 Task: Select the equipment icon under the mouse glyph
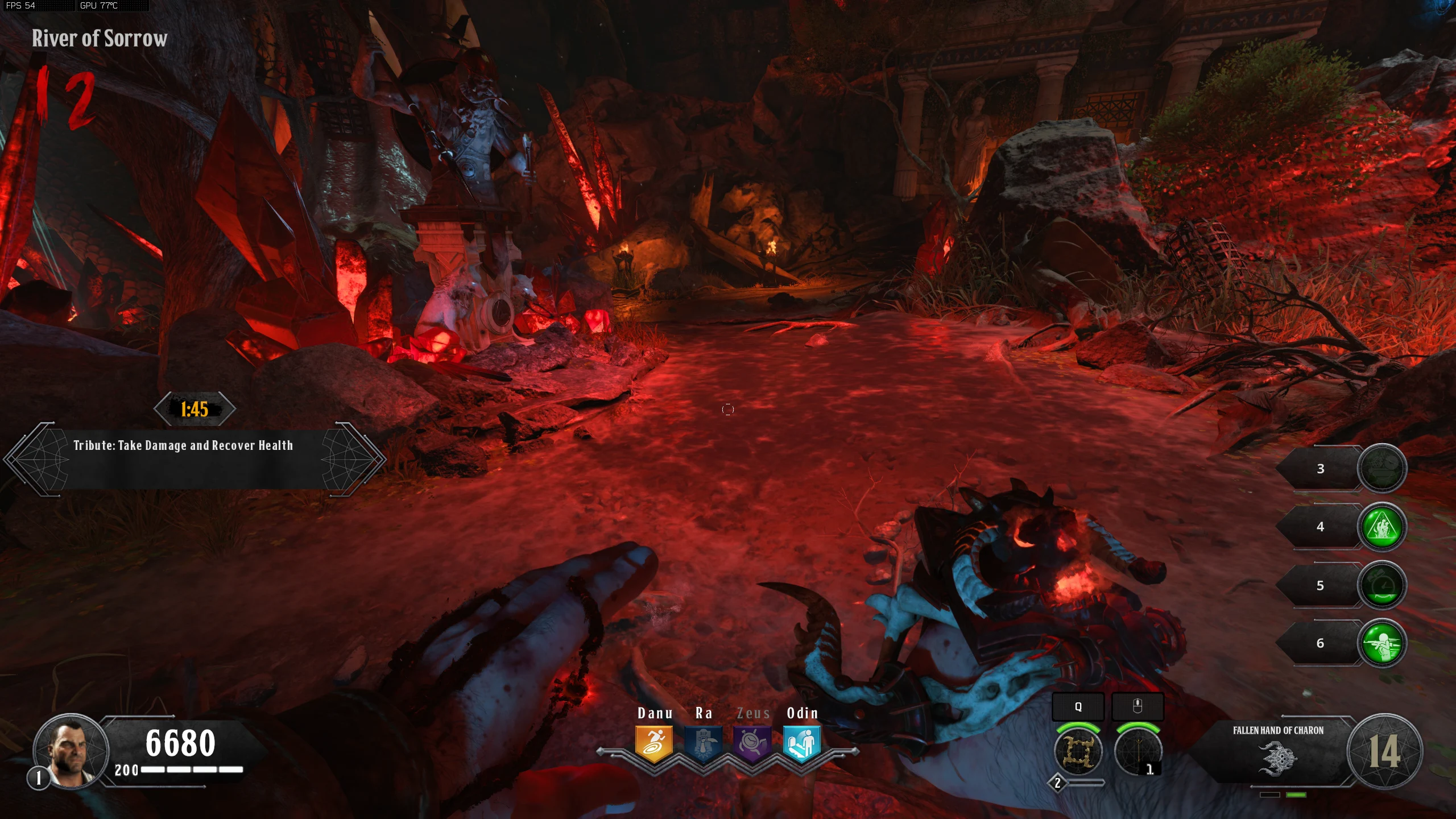point(1137,751)
